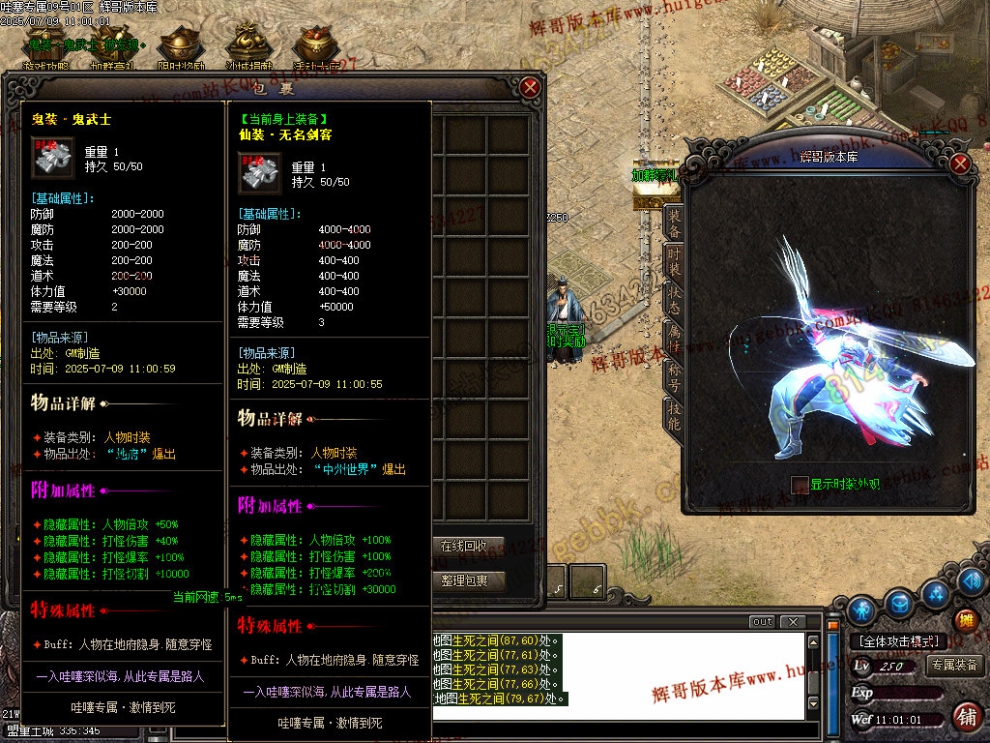This screenshot has height=743, width=990.
Task: Switch to the 称号 titles tab
Action: (x=674, y=376)
